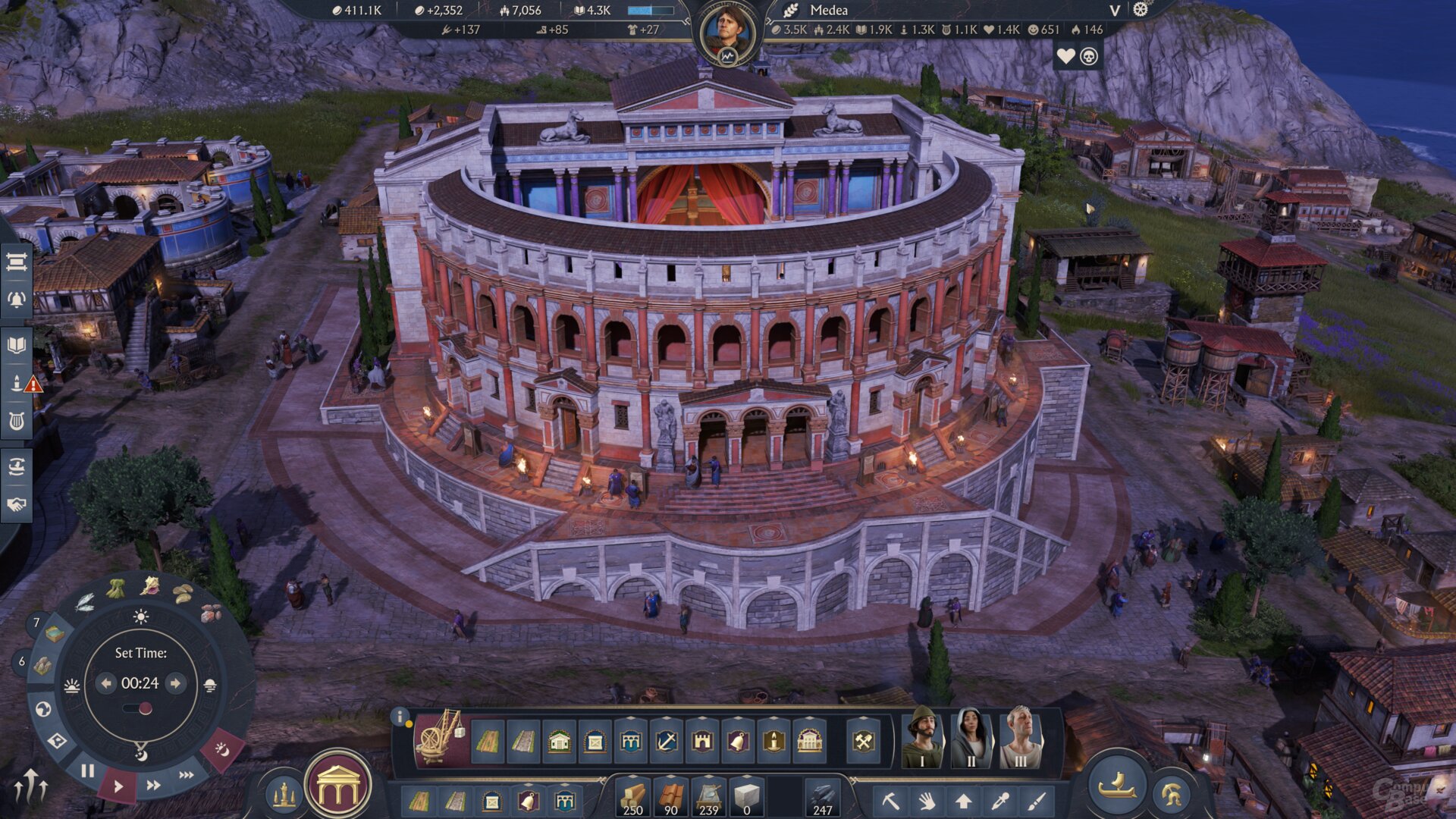Open the construction menu temple button
Image resolution: width=1456 pixels, height=819 pixels.
click(x=338, y=786)
